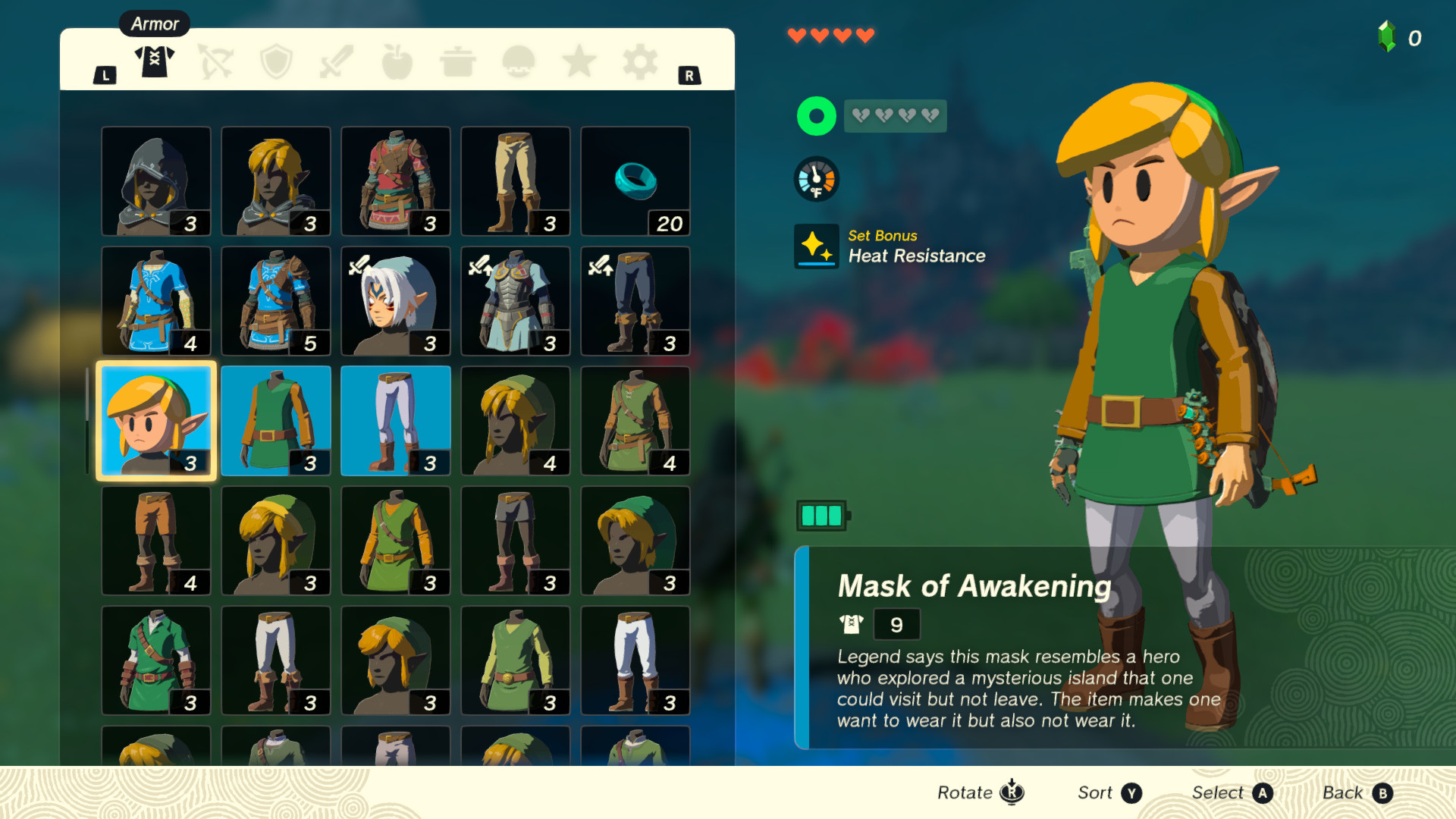
Task: Click the L shoulder button prompt
Action: (105, 75)
